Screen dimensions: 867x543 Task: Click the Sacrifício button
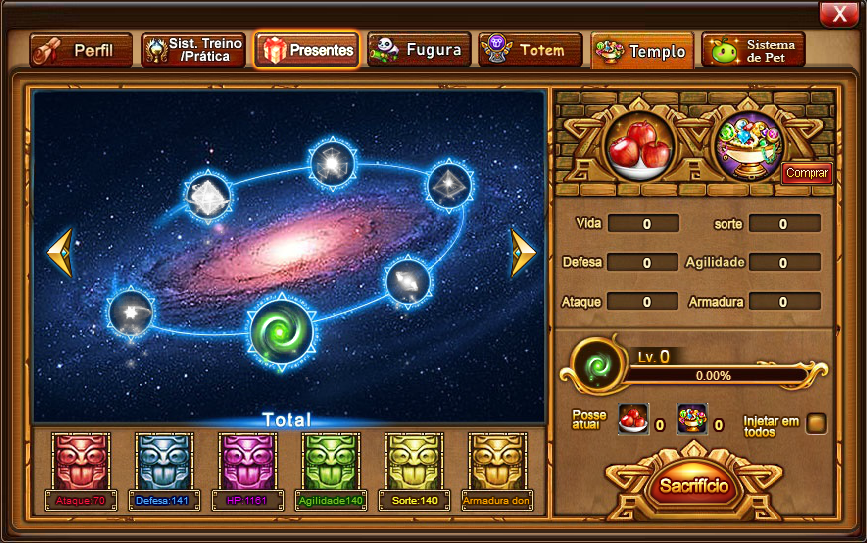pyautogui.click(x=694, y=486)
